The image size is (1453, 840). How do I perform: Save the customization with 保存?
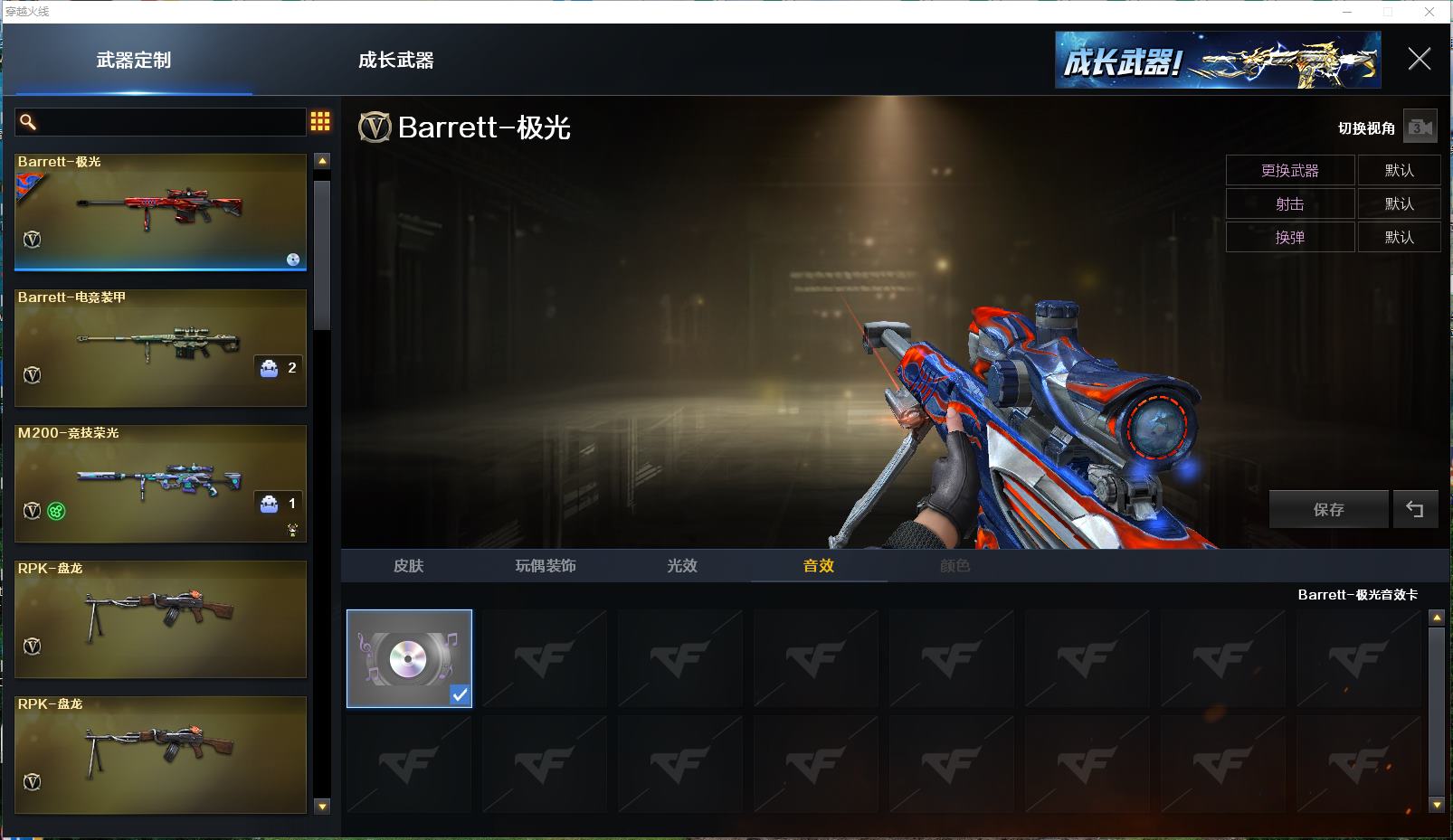tap(1328, 509)
